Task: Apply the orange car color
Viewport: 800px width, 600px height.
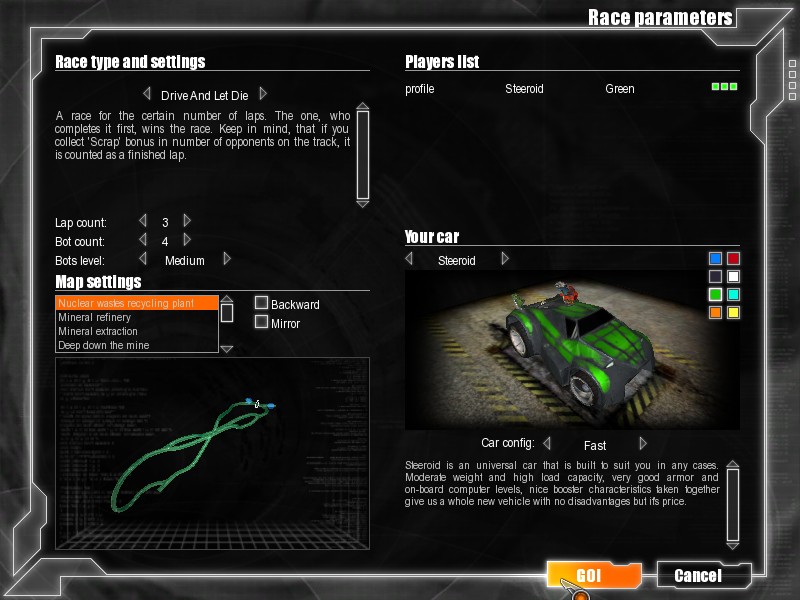Action: pos(715,312)
